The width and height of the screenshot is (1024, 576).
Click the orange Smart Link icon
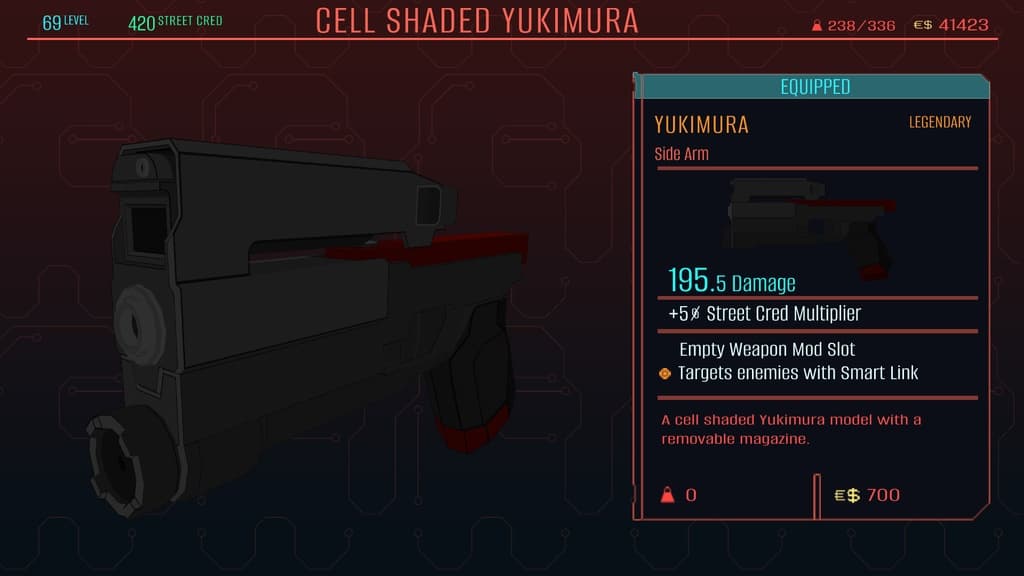click(665, 374)
